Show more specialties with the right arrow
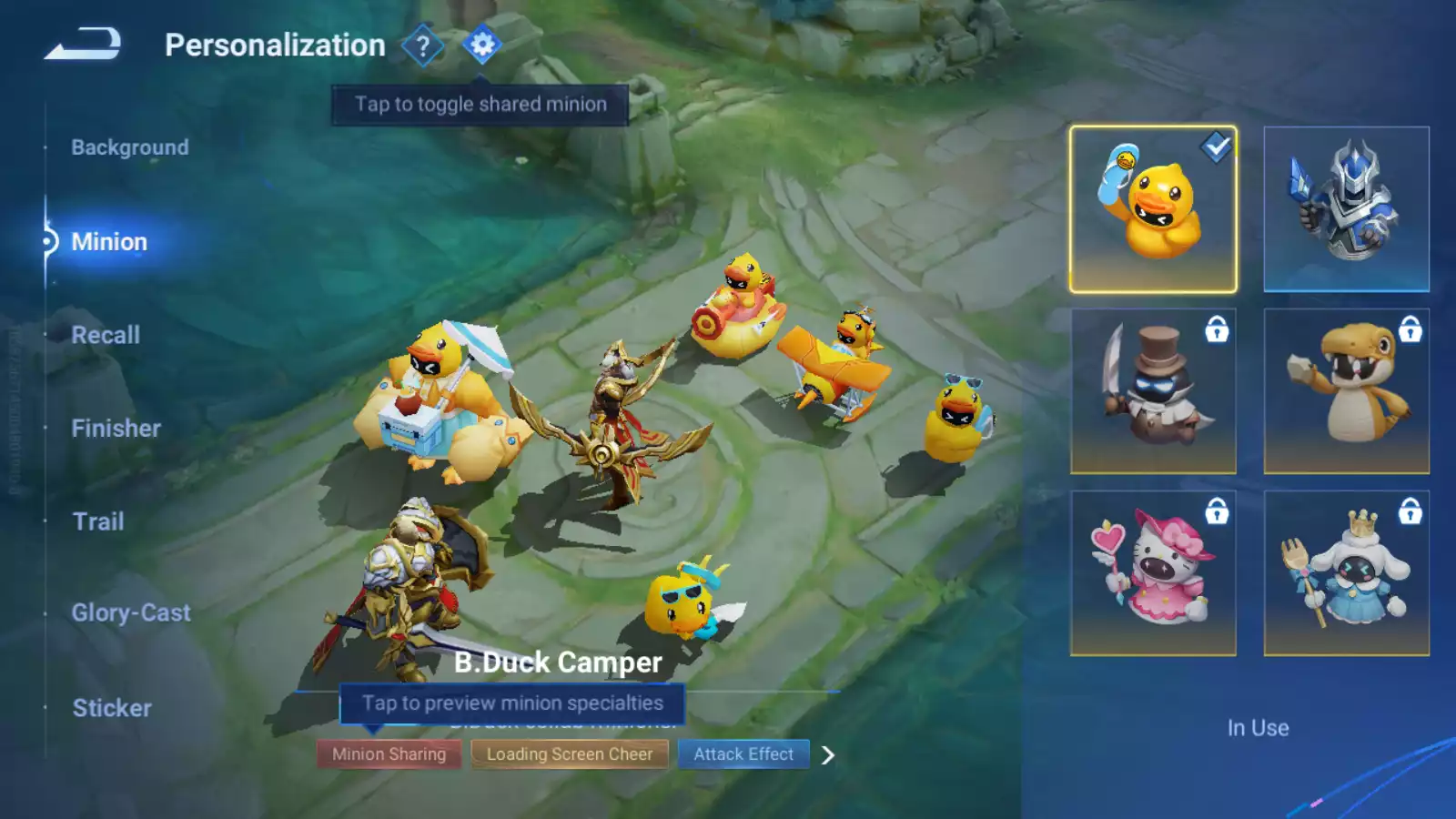The width and height of the screenshot is (1456, 819). pyautogui.click(x=827, y=755)
